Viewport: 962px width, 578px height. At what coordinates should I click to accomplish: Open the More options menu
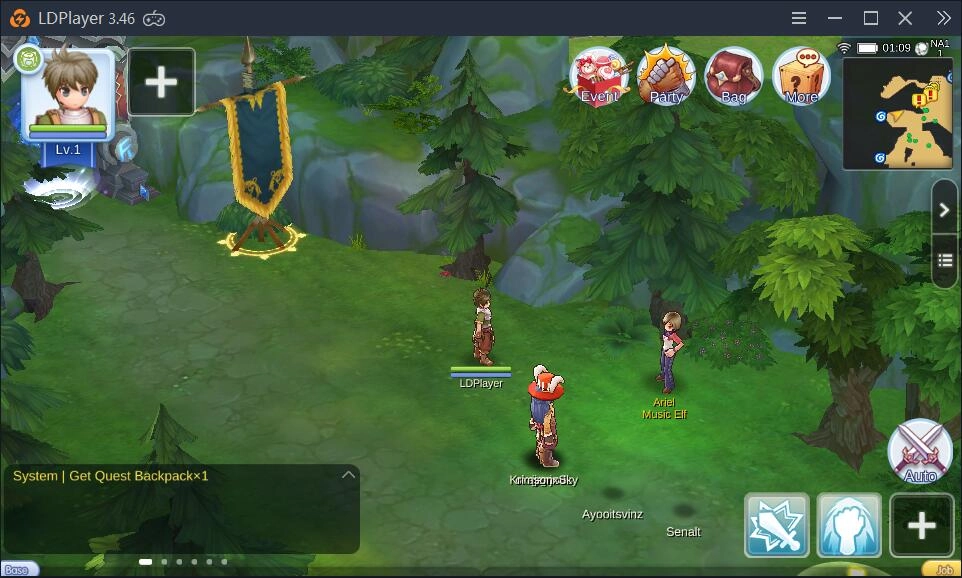point(801,76)
